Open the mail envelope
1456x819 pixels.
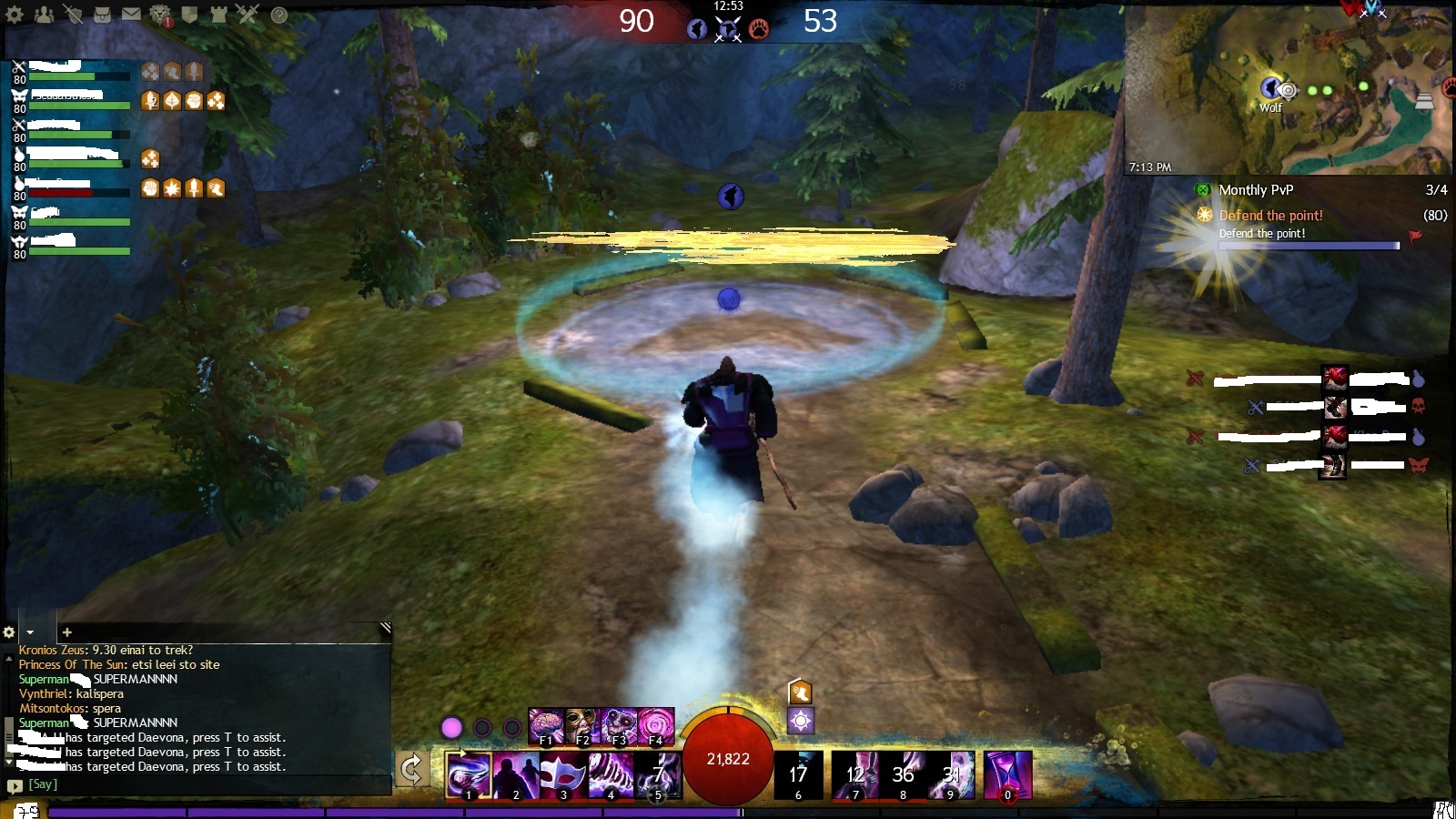[131, 15]
